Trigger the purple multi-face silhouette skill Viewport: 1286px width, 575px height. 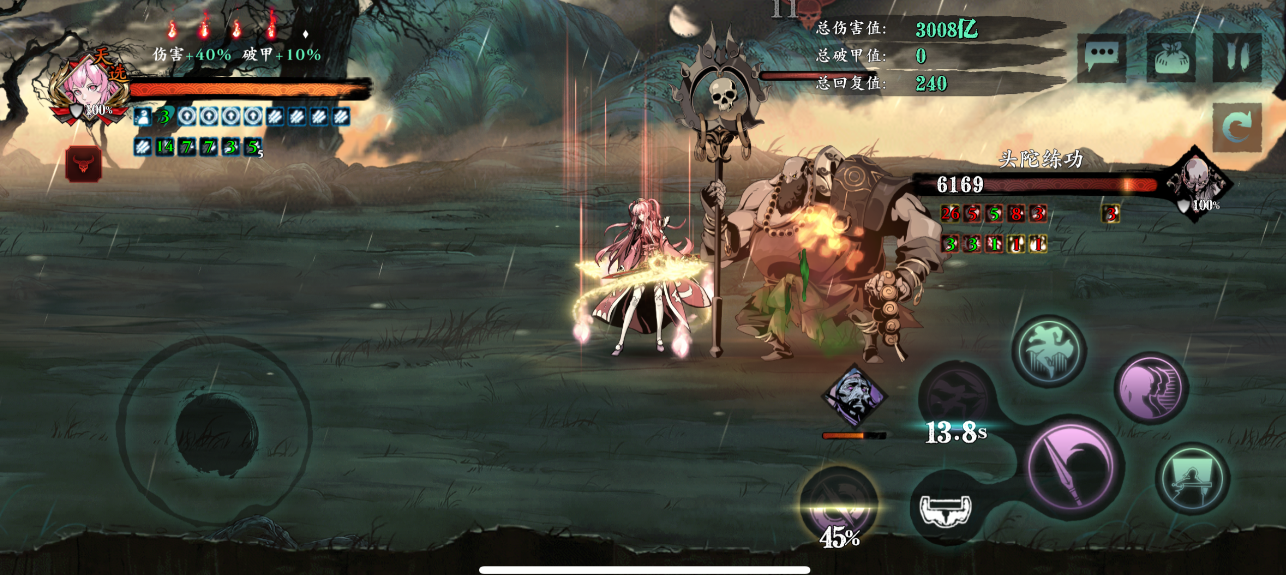pos(1150,388)
